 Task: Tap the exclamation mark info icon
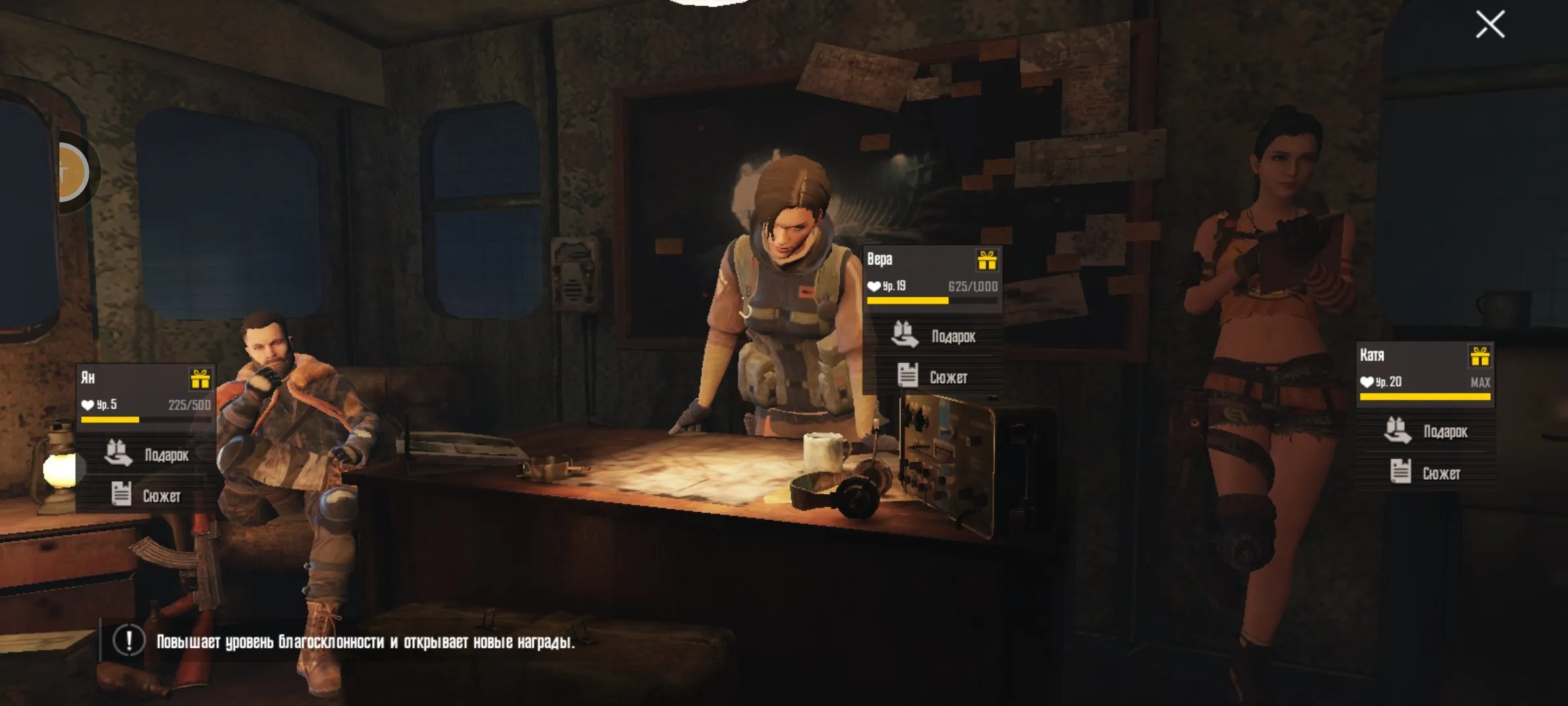tap(129, 641)
